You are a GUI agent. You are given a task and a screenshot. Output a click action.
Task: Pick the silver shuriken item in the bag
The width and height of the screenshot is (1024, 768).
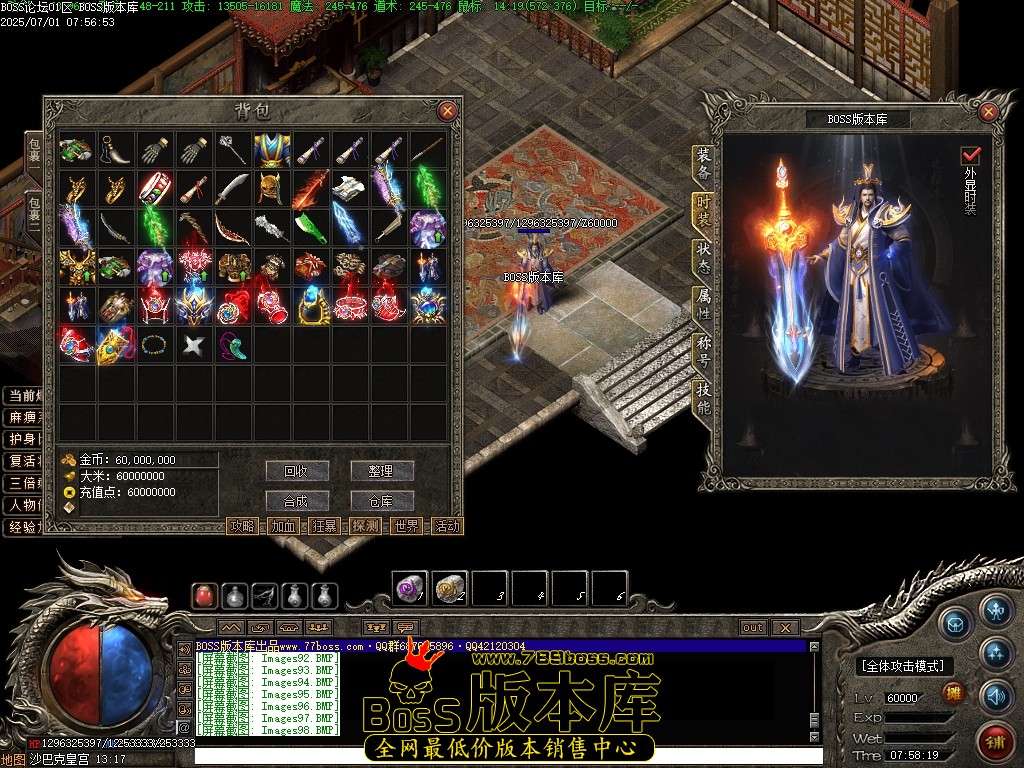193,345
